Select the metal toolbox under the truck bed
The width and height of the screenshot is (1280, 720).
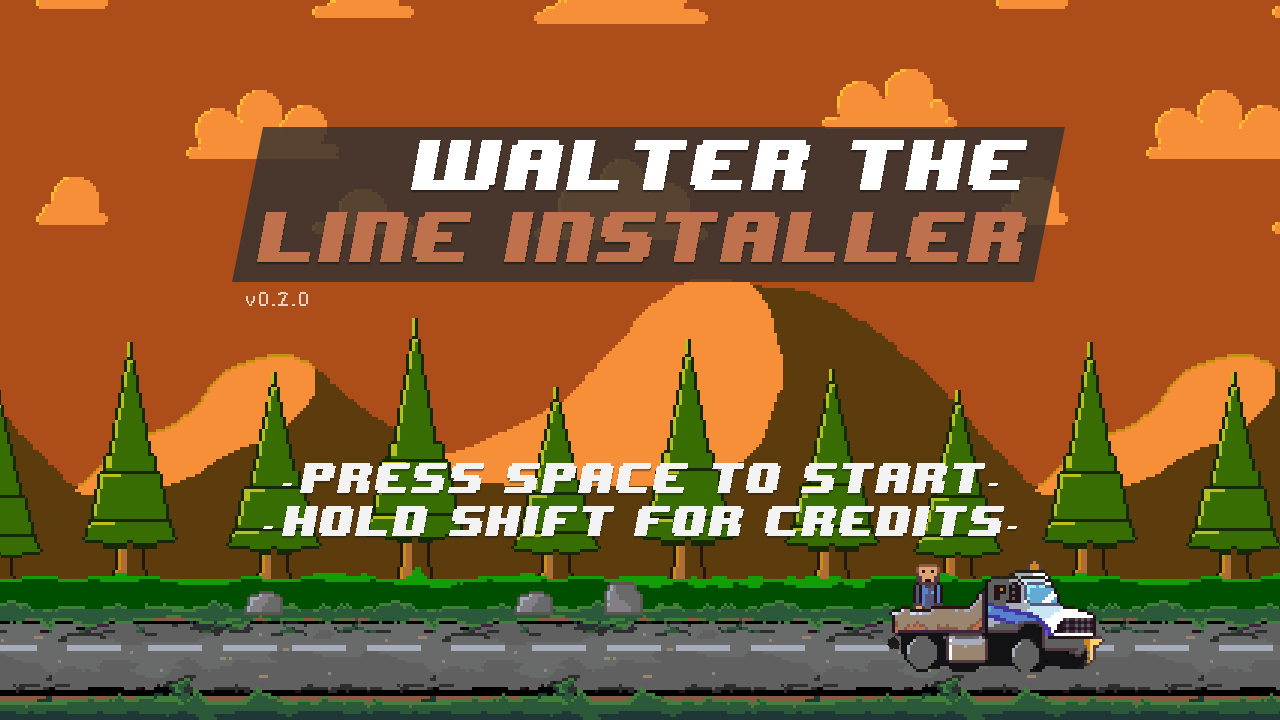click(966, 646)
